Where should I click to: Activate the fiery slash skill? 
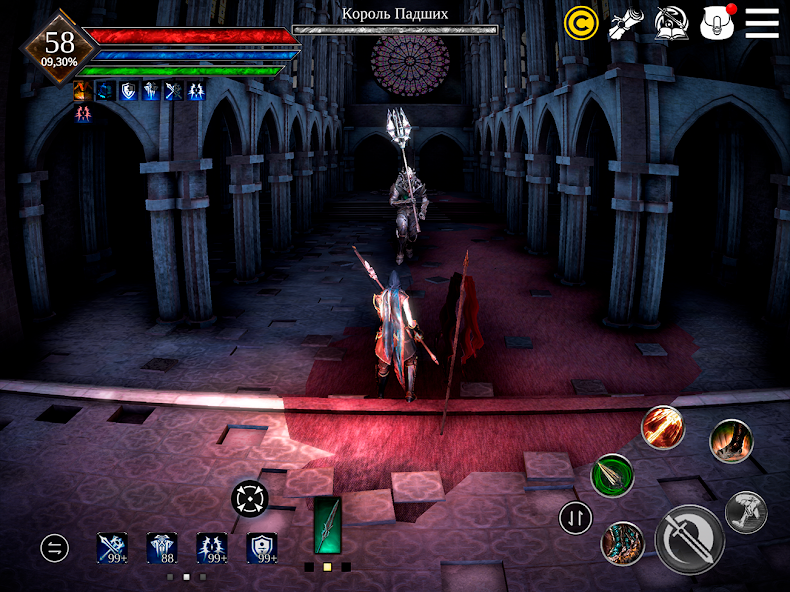click(662, 427)
